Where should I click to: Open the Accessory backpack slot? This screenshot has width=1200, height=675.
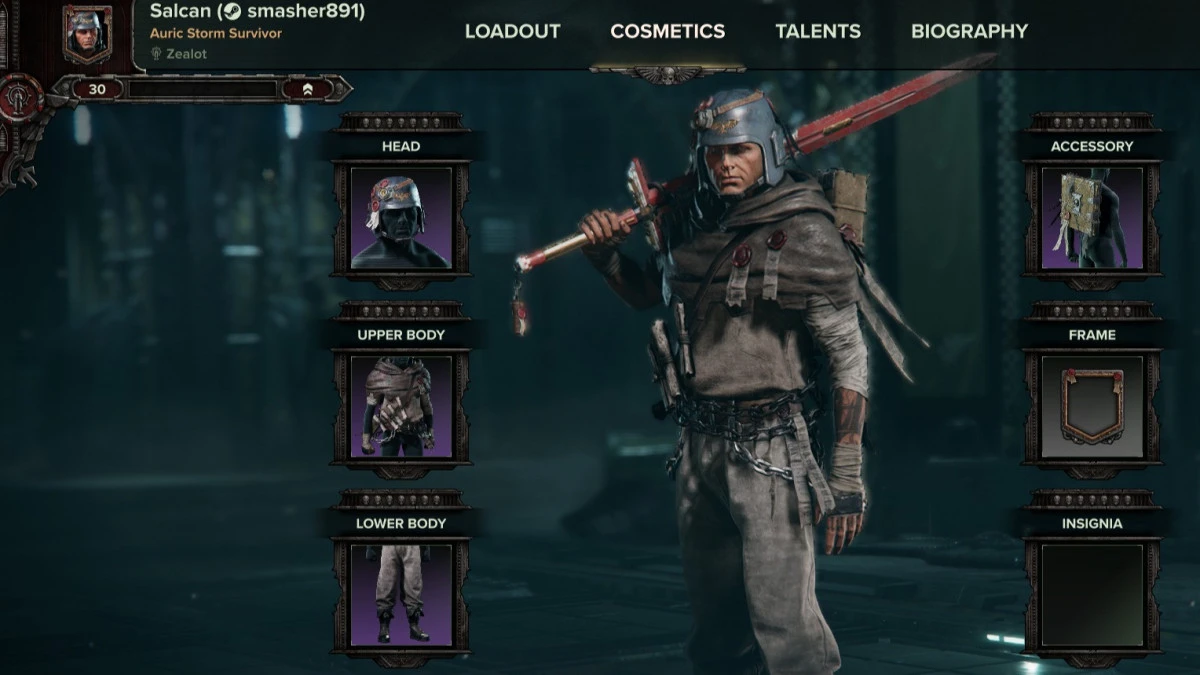coord(1092,218)
